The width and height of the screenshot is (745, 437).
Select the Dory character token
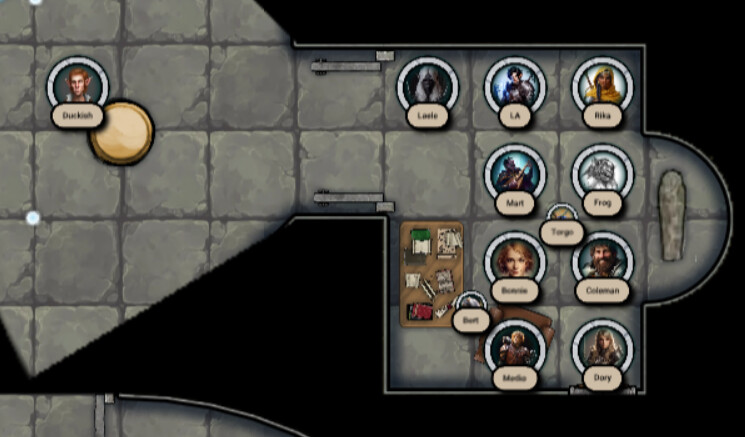click(602, 349)
